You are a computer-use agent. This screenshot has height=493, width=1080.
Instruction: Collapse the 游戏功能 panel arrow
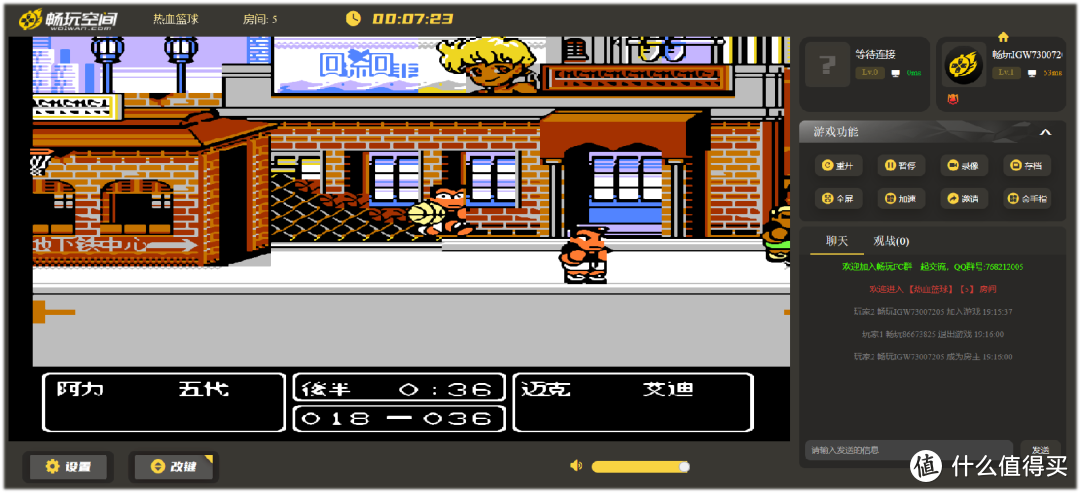coord(1046,132)
